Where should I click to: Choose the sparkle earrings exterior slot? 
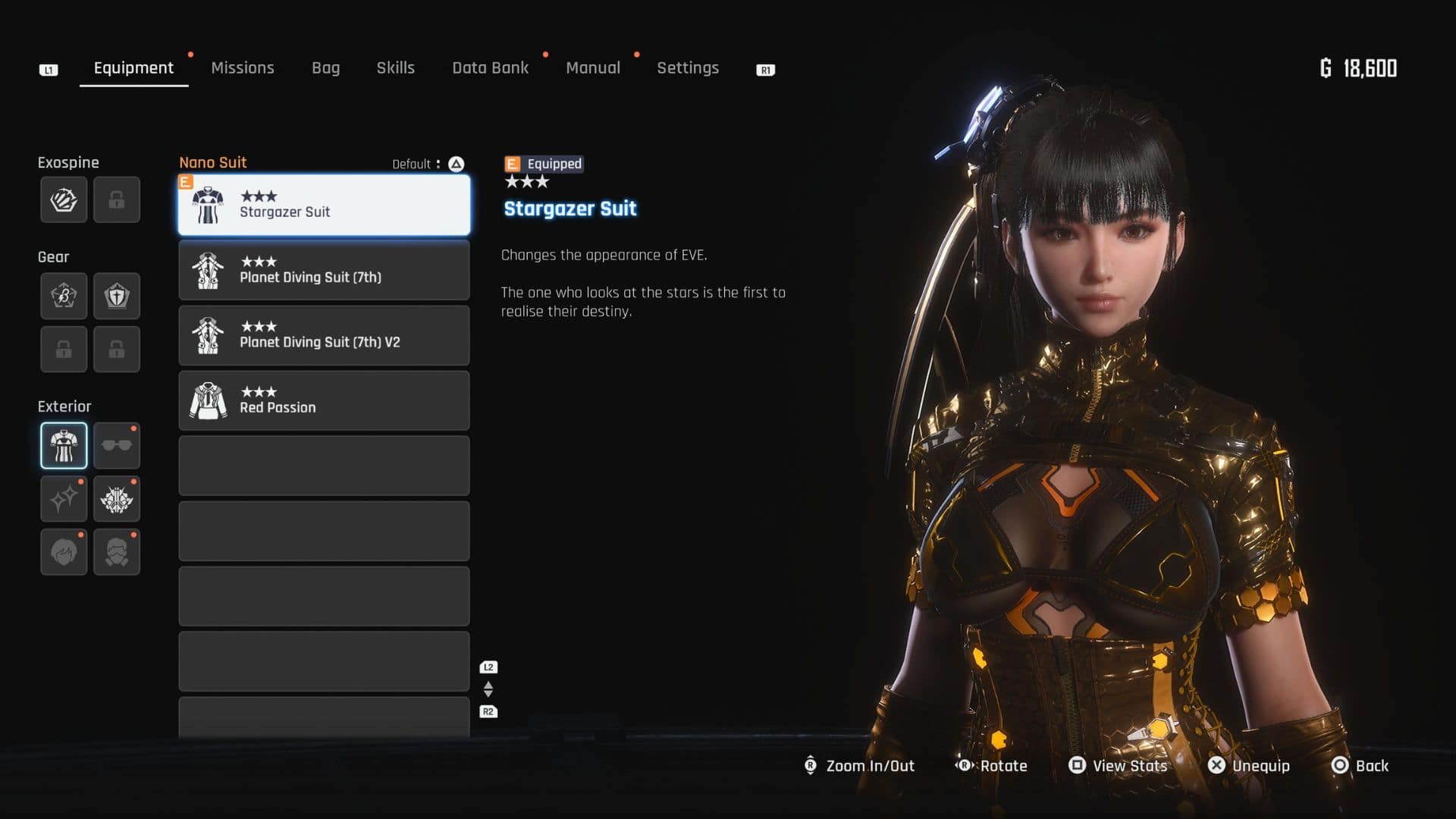pyautogui.click(x=64, y=499)
